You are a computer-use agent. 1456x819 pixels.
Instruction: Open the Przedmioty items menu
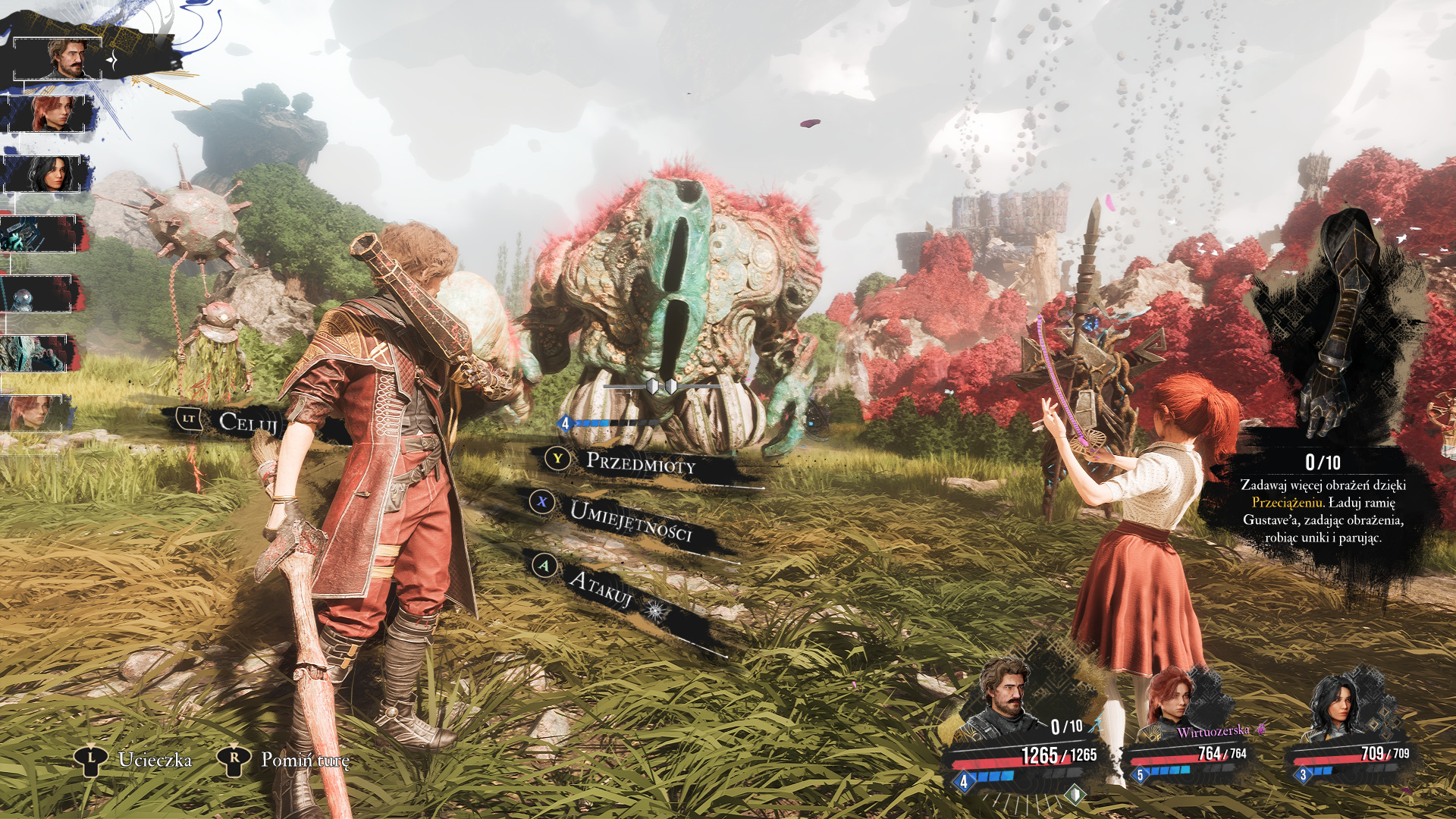[640, 462]
